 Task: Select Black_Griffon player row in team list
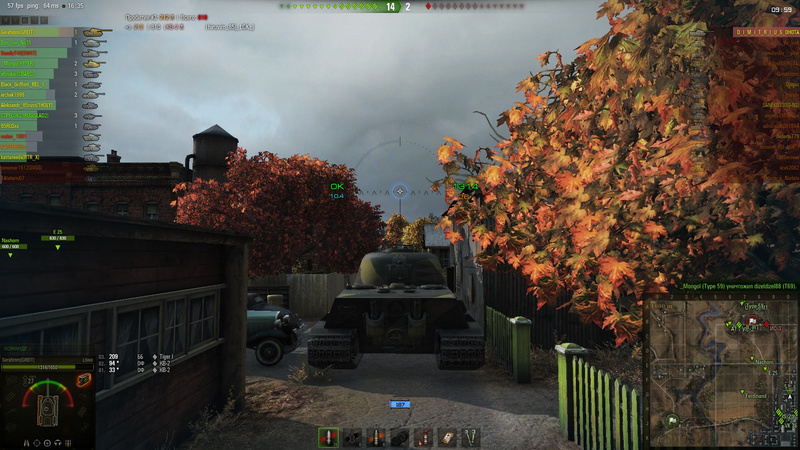click(x=40, y=84)
